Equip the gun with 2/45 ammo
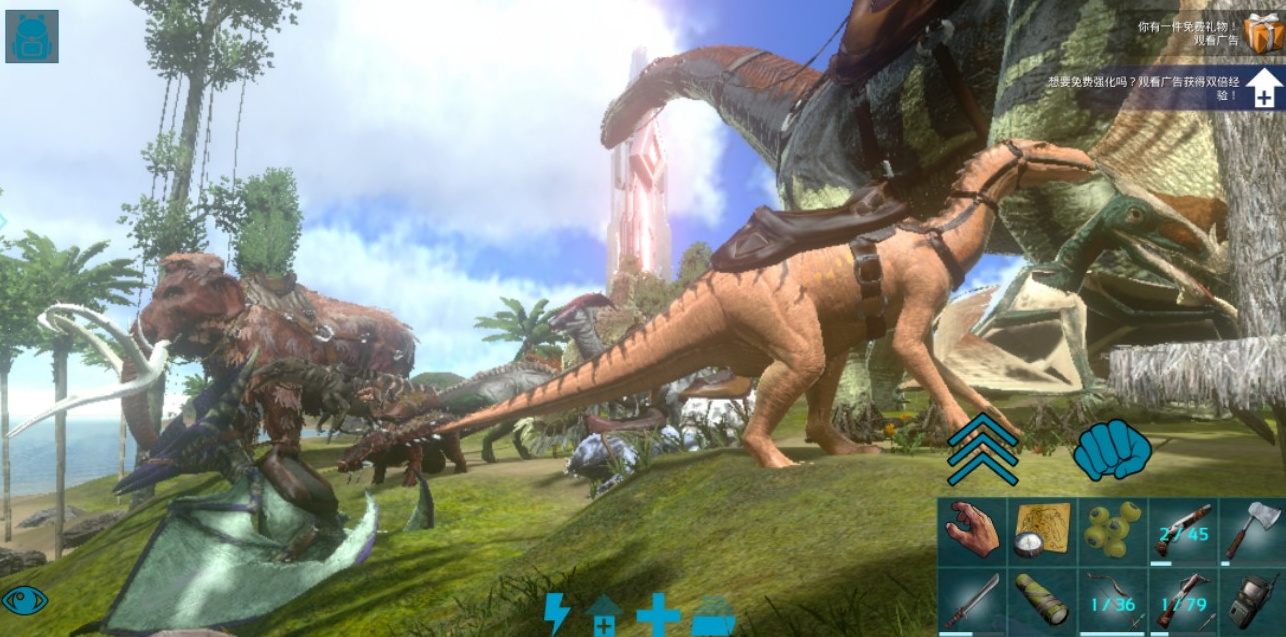The width and height of the screenshot is (1286, 637). [1182, 531]
